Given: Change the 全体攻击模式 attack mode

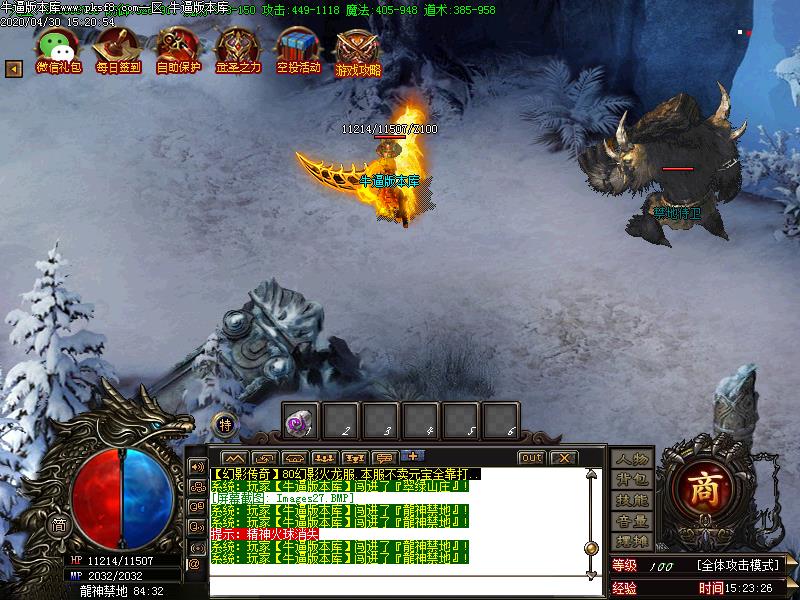Looking at the screenshot, I should tap(738, 566).
